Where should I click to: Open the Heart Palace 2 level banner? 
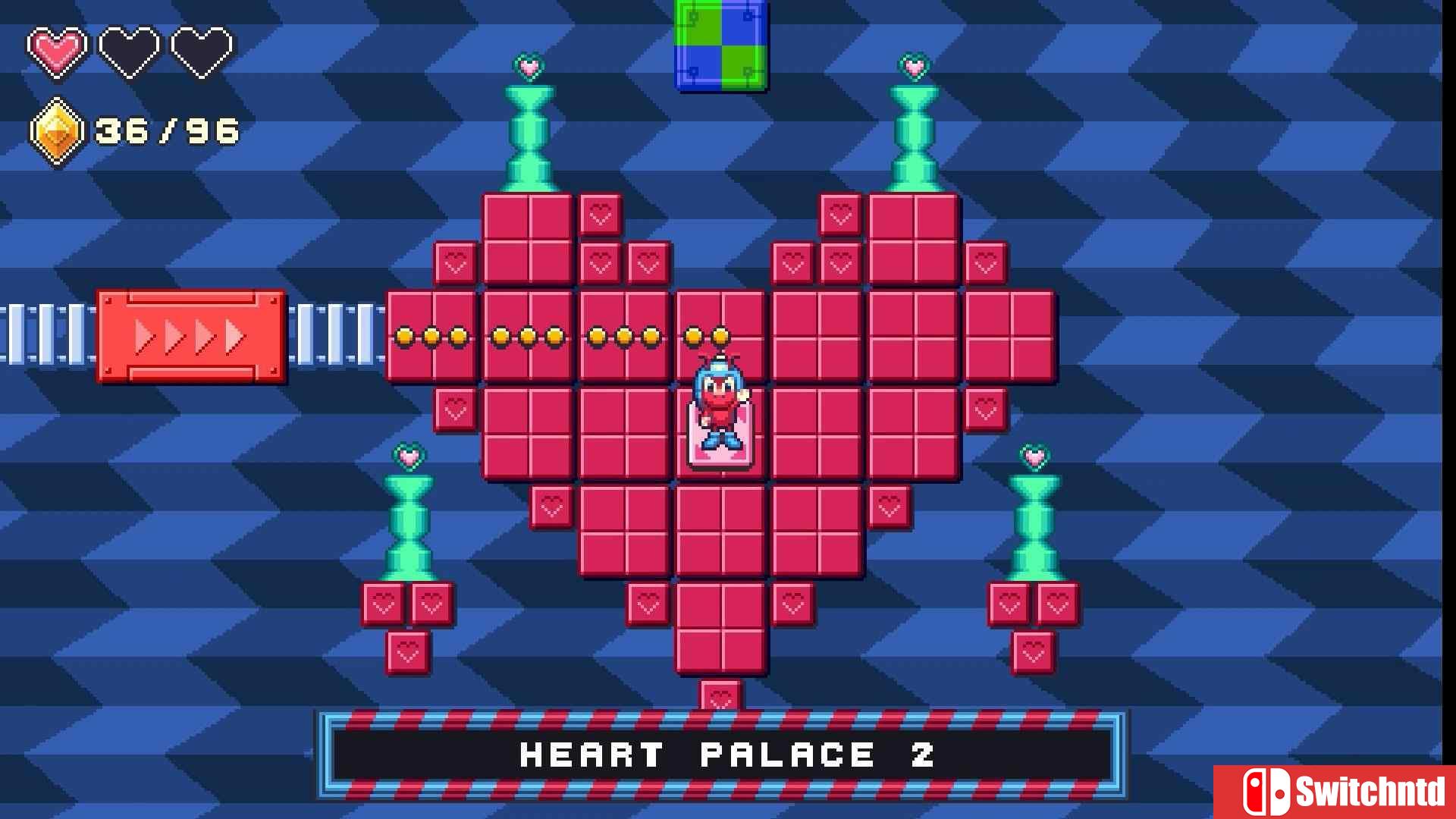[726, 755]
